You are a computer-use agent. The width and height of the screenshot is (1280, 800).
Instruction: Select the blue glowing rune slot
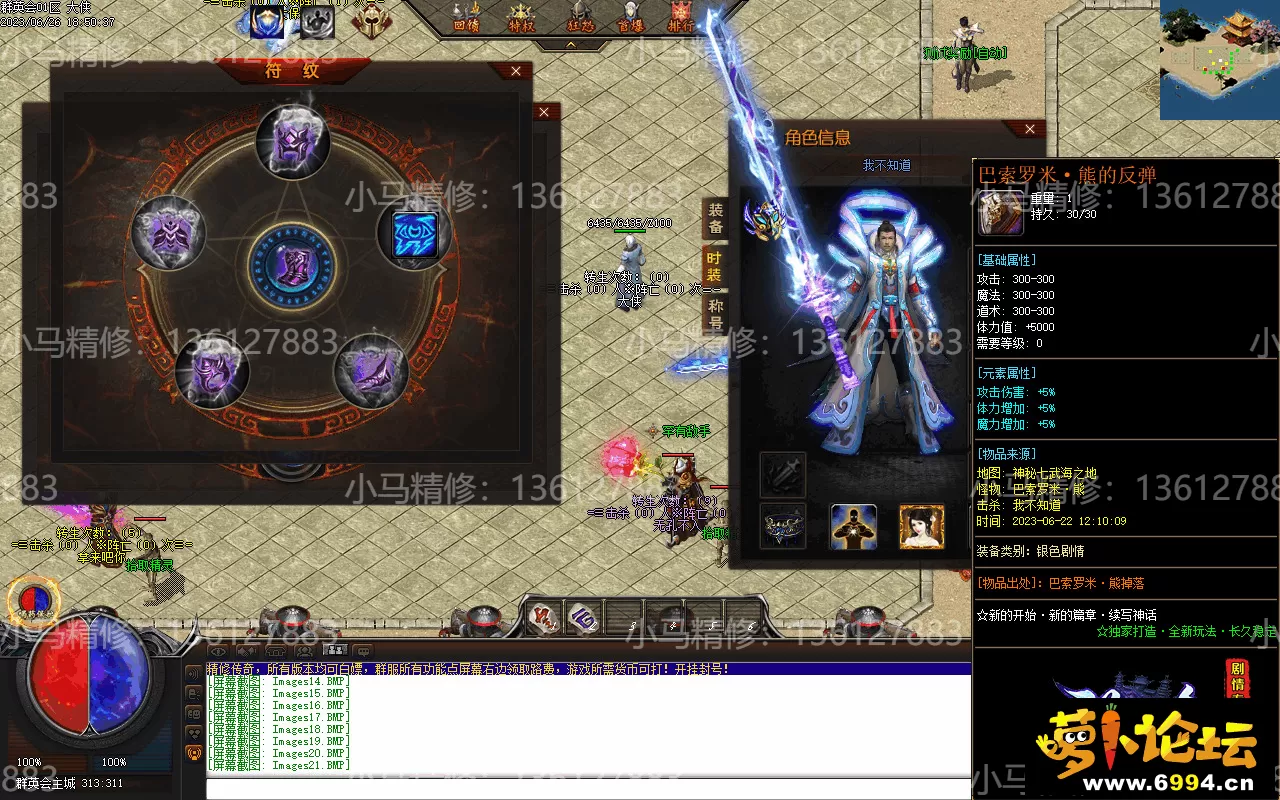tap(414, 234)
